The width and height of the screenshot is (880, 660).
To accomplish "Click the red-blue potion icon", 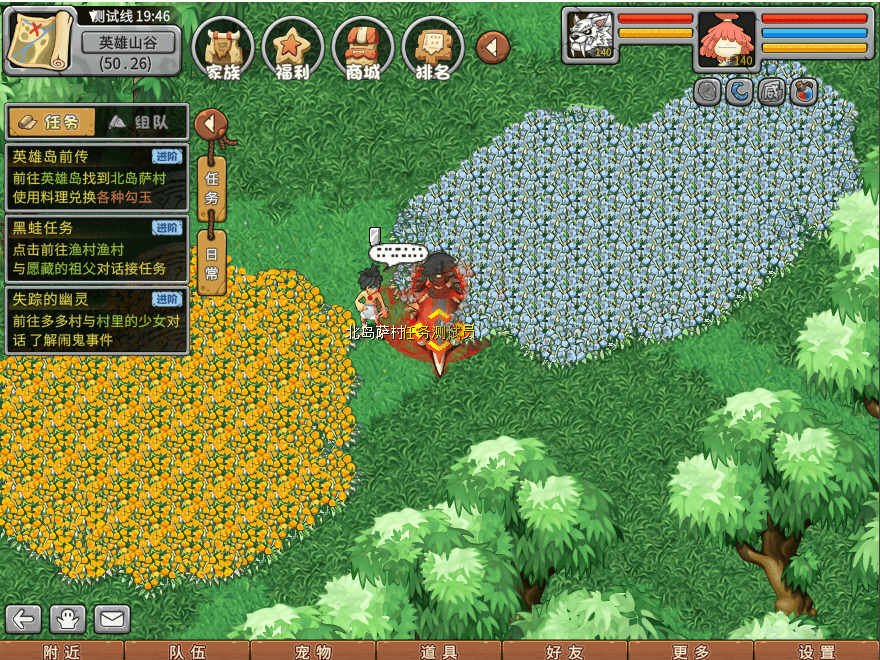I will point(803,92).
